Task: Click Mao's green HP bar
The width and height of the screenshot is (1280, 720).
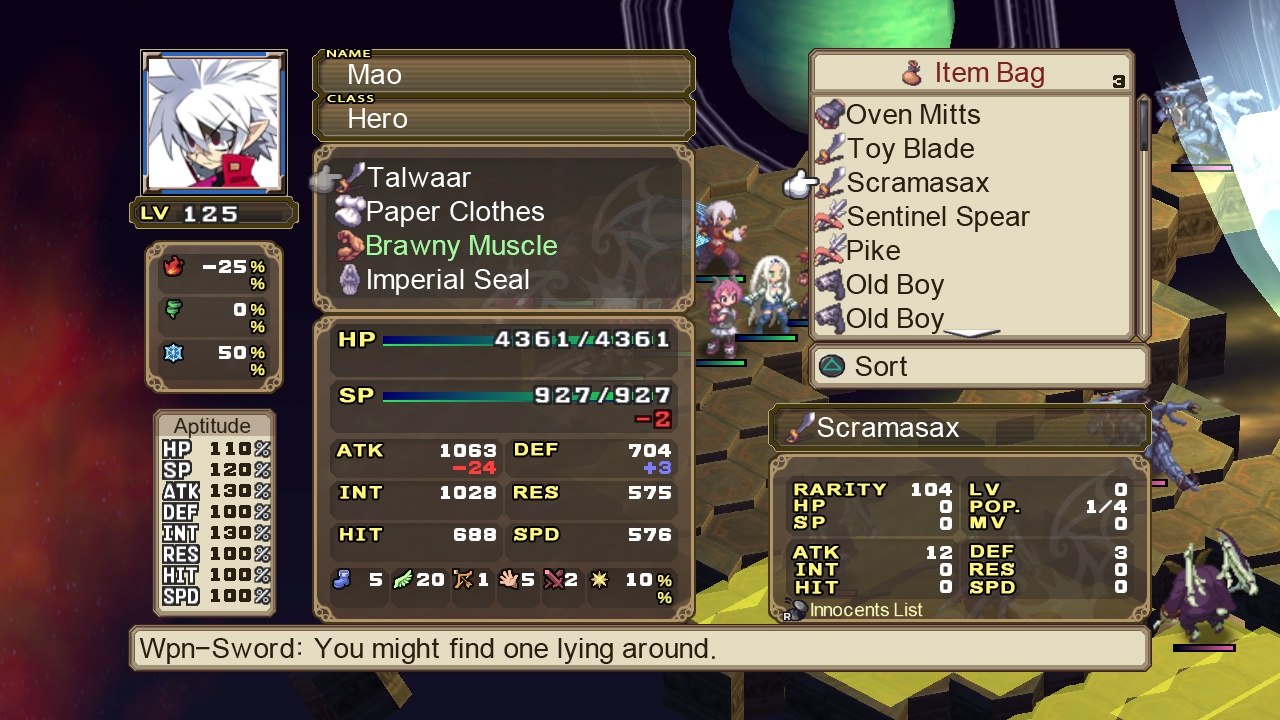Action: 440,339
